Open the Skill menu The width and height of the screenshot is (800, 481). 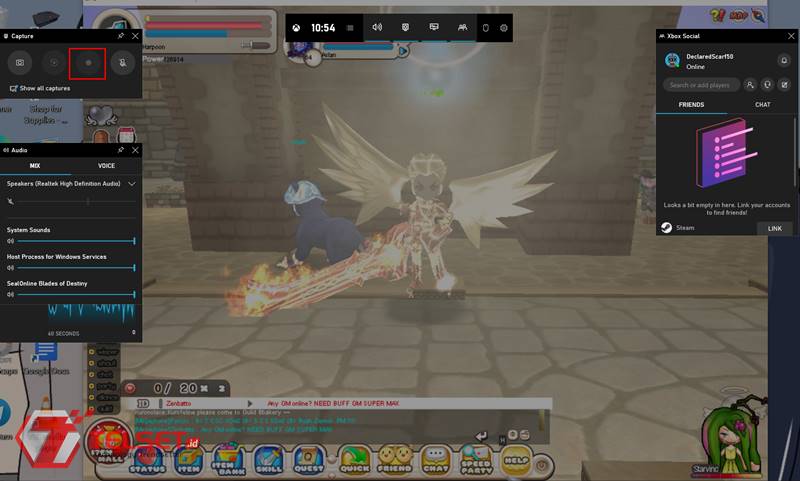[x=269, y=460]
